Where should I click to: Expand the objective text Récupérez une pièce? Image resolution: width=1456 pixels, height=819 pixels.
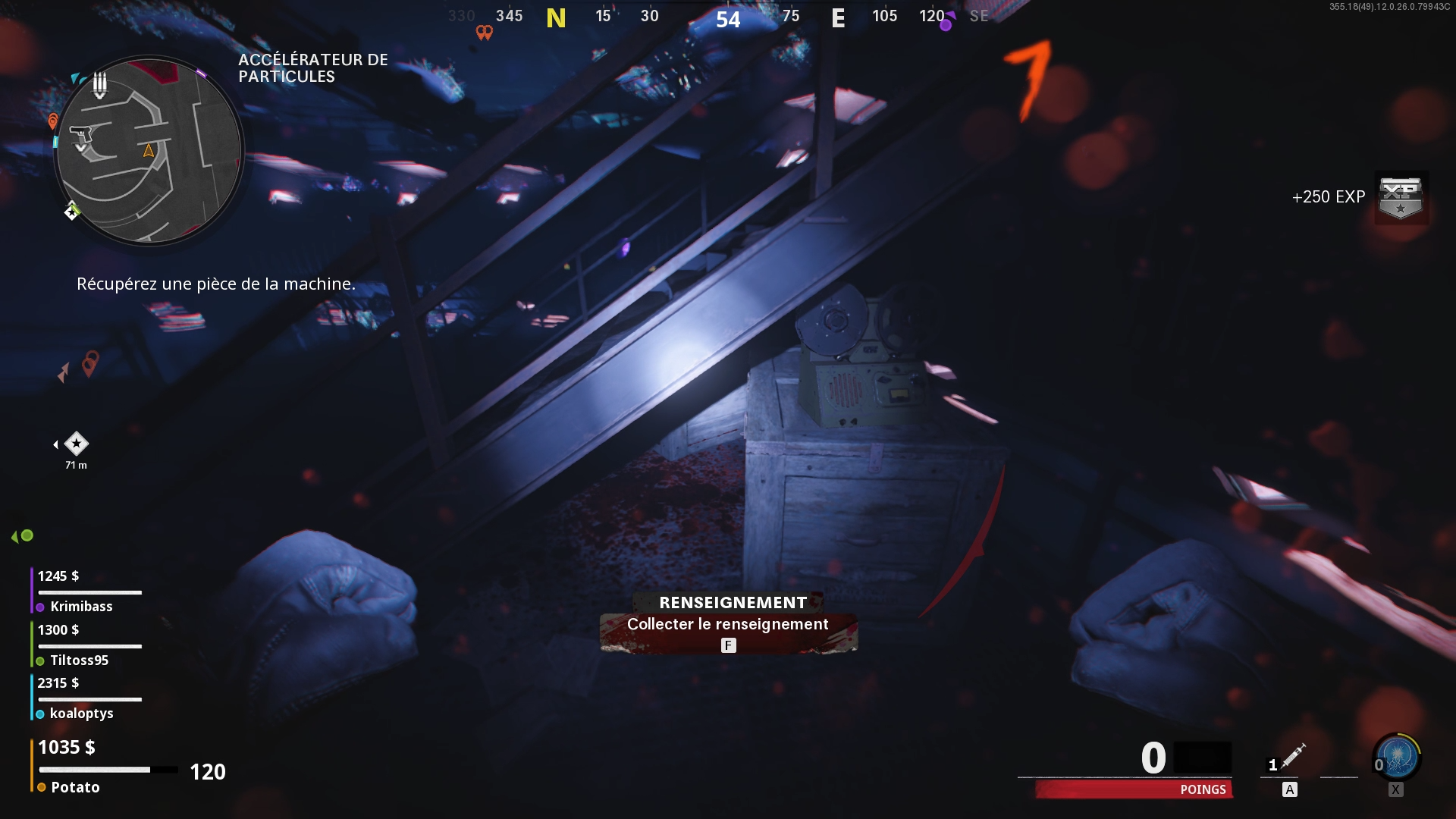point(215,285)
